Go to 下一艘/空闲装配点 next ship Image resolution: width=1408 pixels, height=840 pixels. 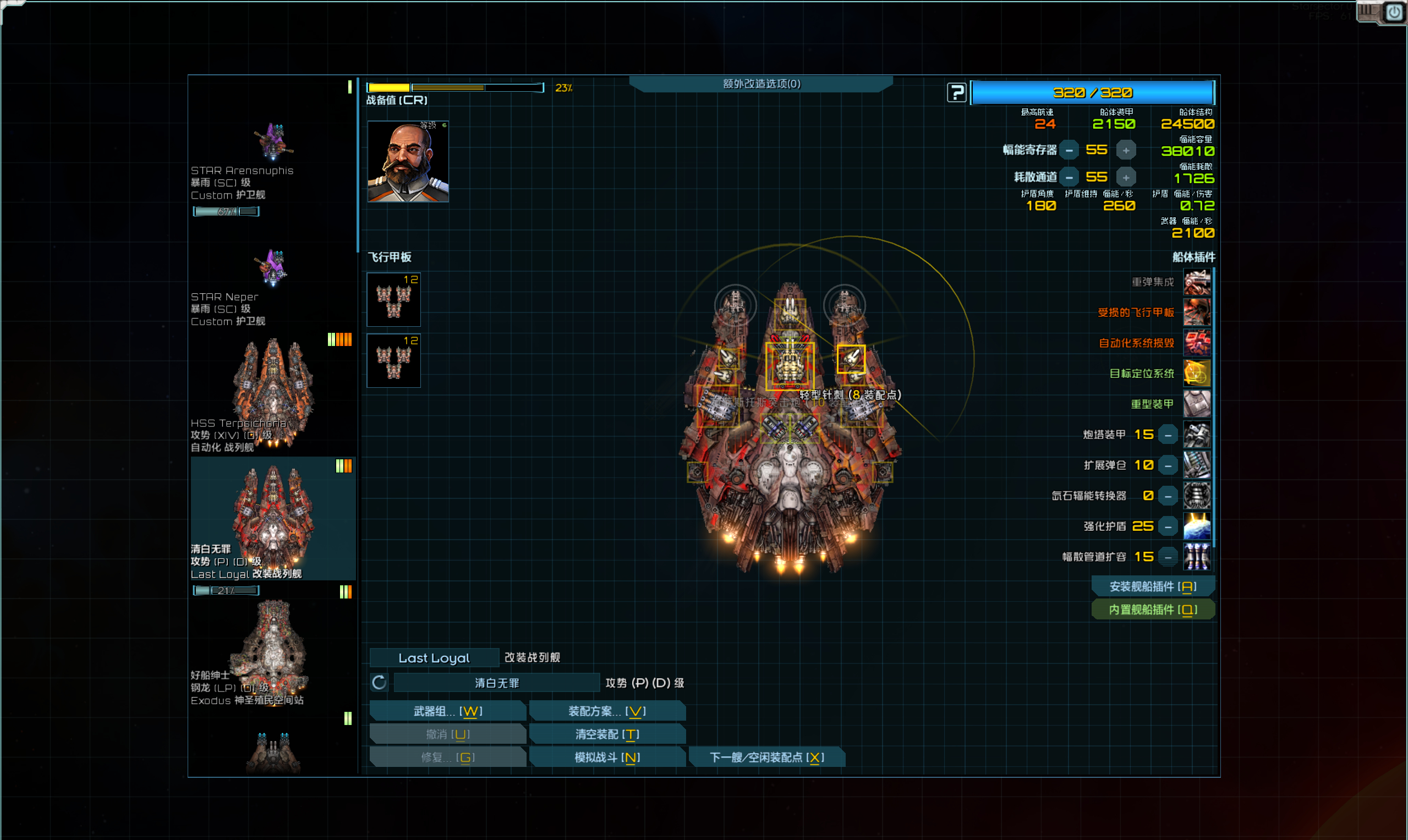click(766, 757)
